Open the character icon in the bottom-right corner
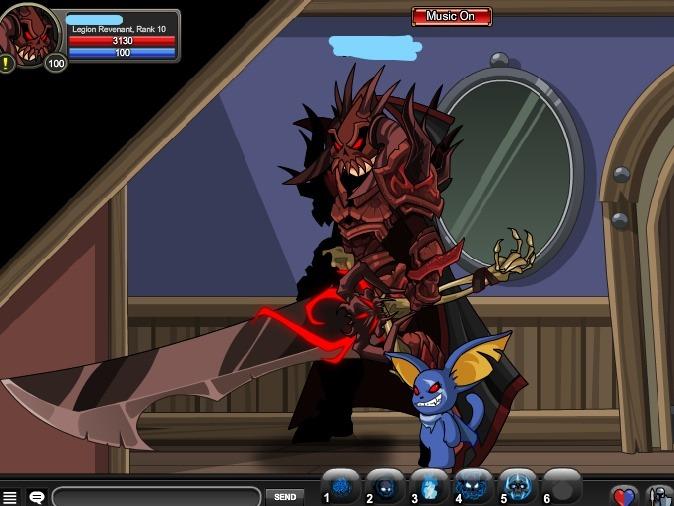674x506 pixels. pyautogui.click(x=659, y=496)
